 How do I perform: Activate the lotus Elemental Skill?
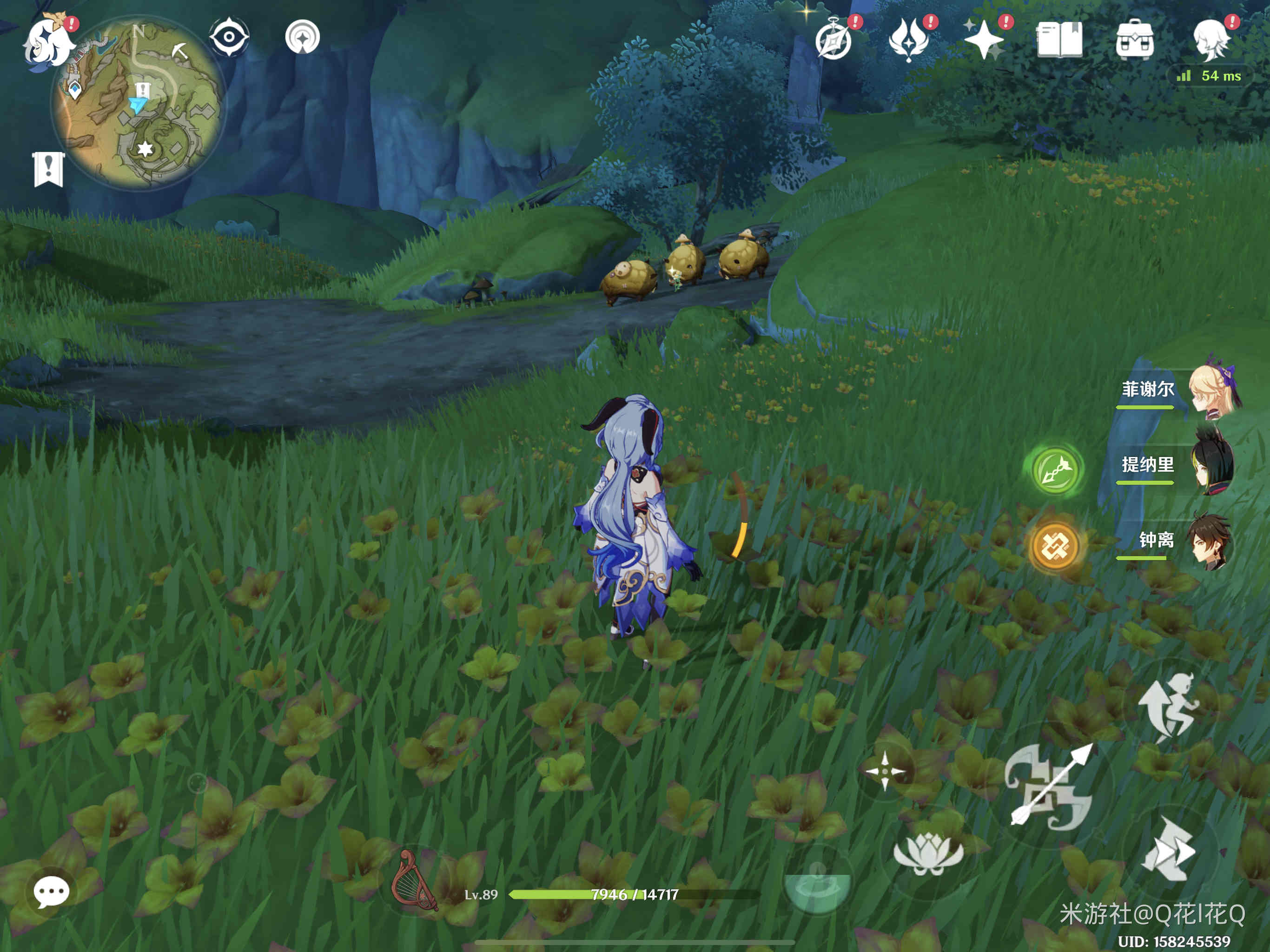pyautogui.click(x=928, y=853)
